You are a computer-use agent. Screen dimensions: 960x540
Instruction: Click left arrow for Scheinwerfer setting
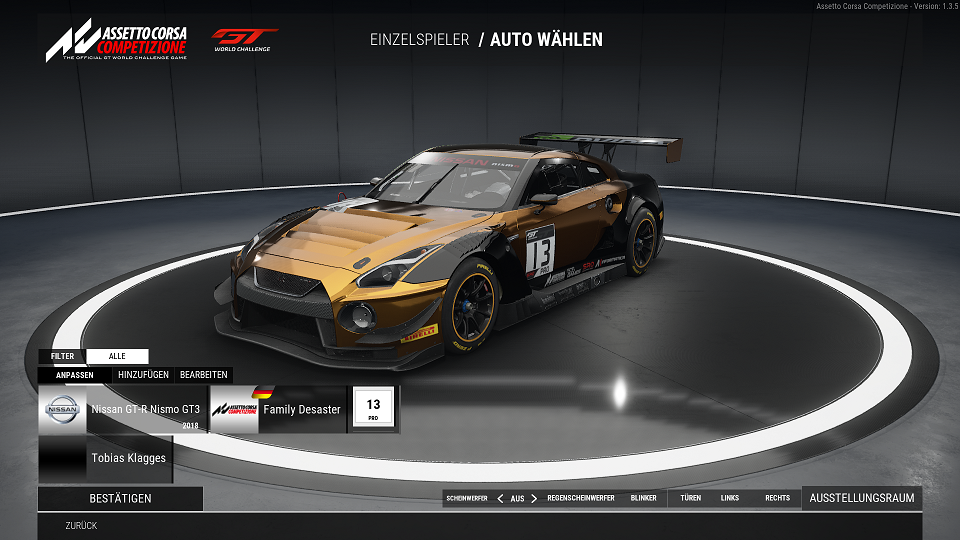500,498
